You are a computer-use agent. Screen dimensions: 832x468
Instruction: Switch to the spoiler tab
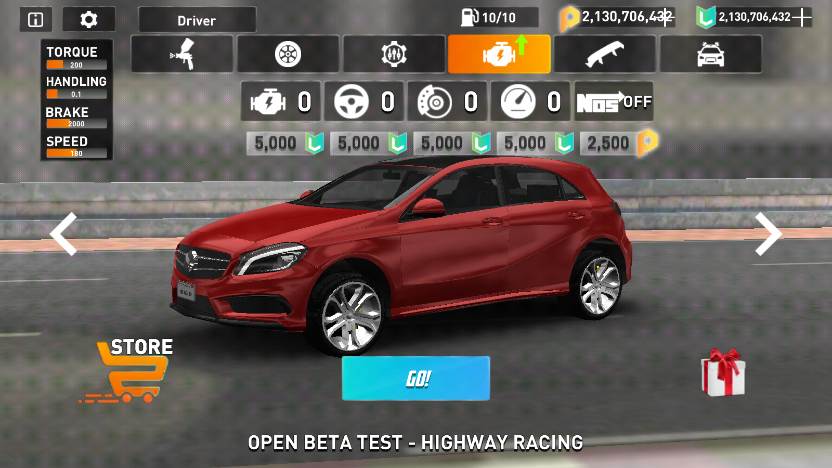pyautogui.click(x=604, y=54)
